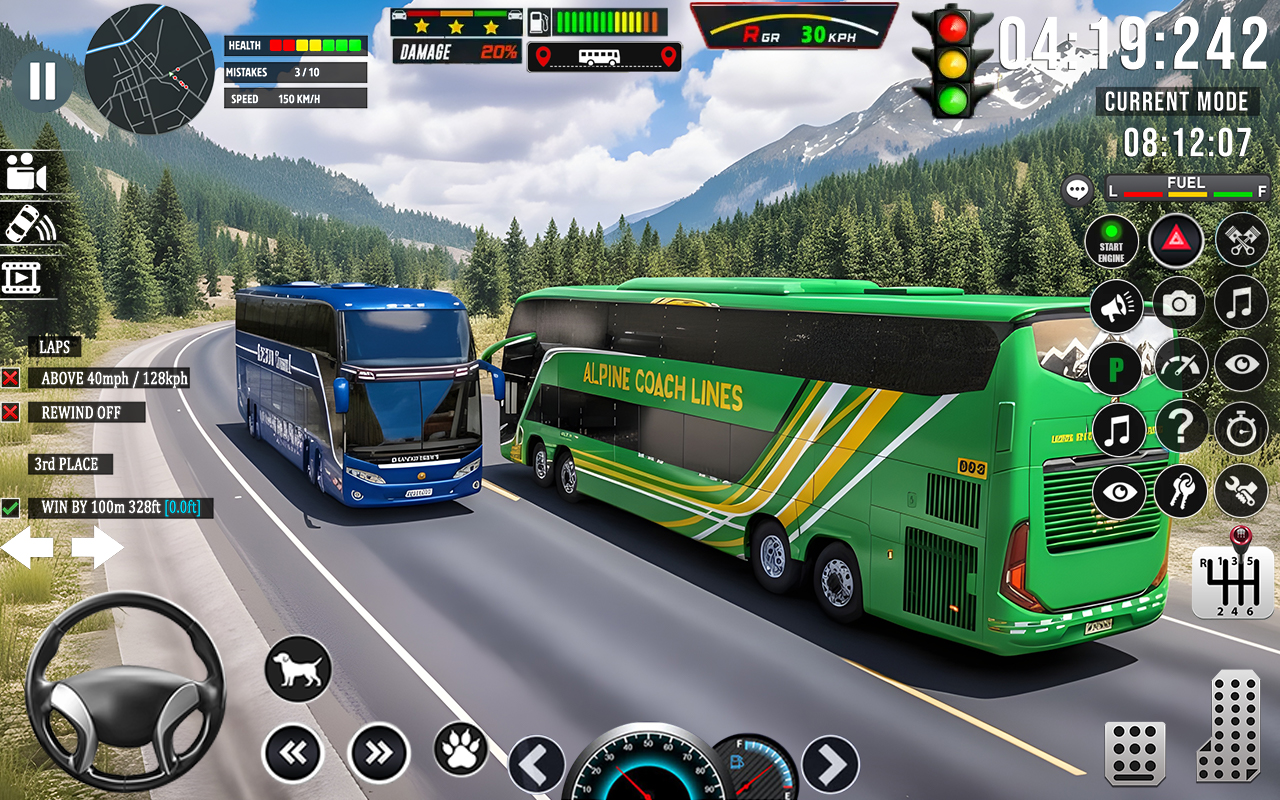Enable the ABOVE 40mph objective checkbox
The height and width of the screenshot is (800, 1280).
pos(10,379)
